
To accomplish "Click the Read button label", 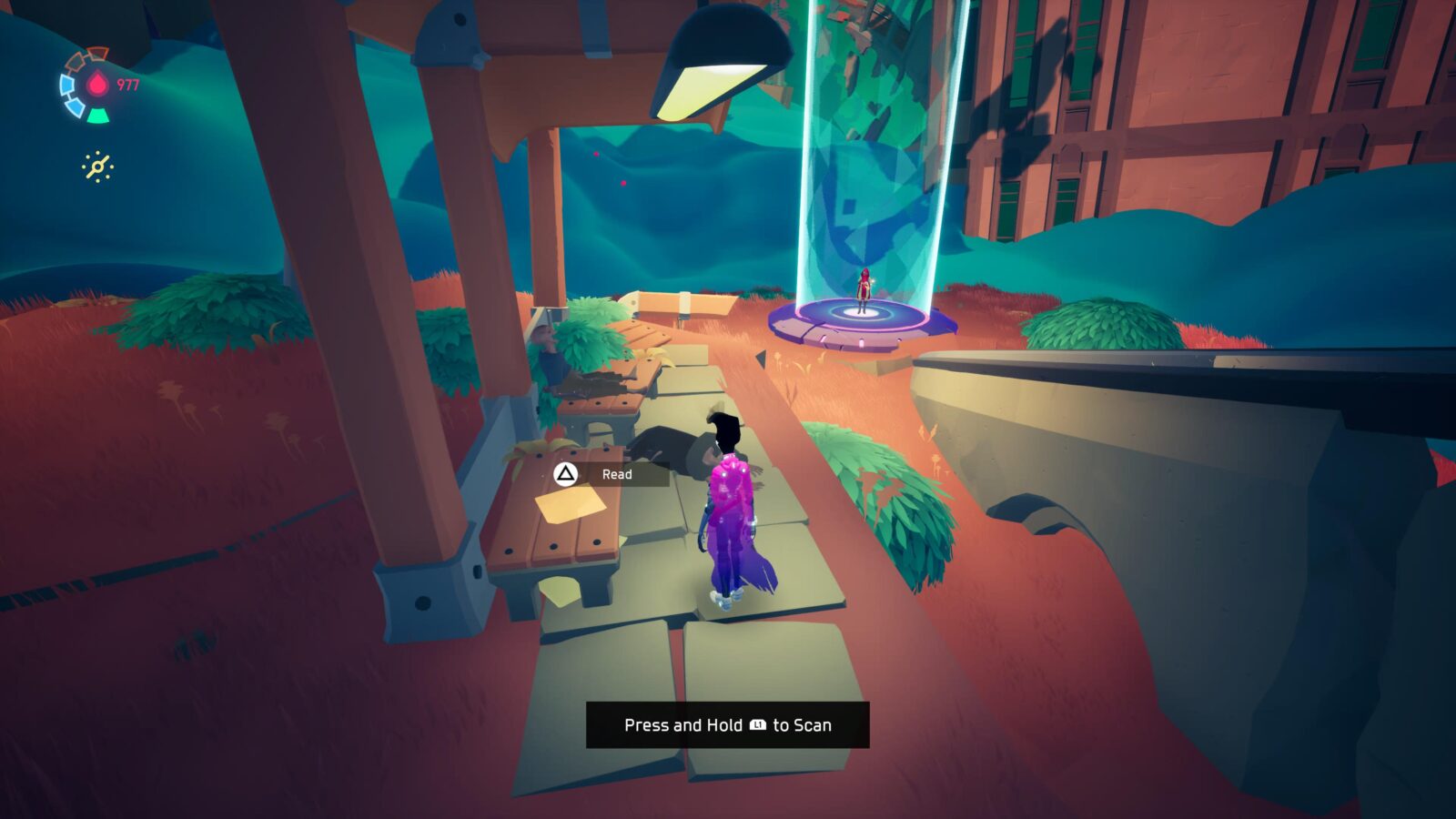I will point(617,473).
